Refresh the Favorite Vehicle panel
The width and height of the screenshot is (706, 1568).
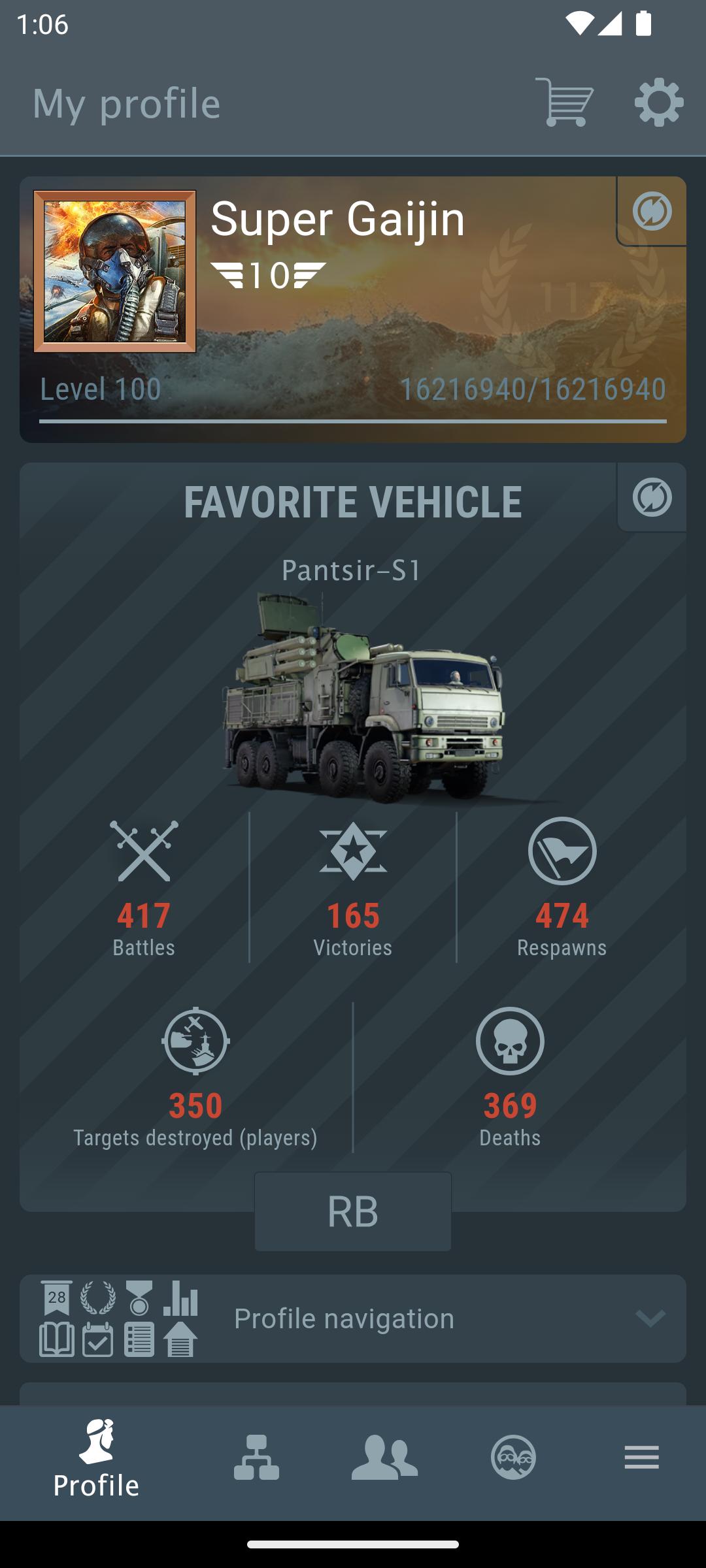coord(652,497)
